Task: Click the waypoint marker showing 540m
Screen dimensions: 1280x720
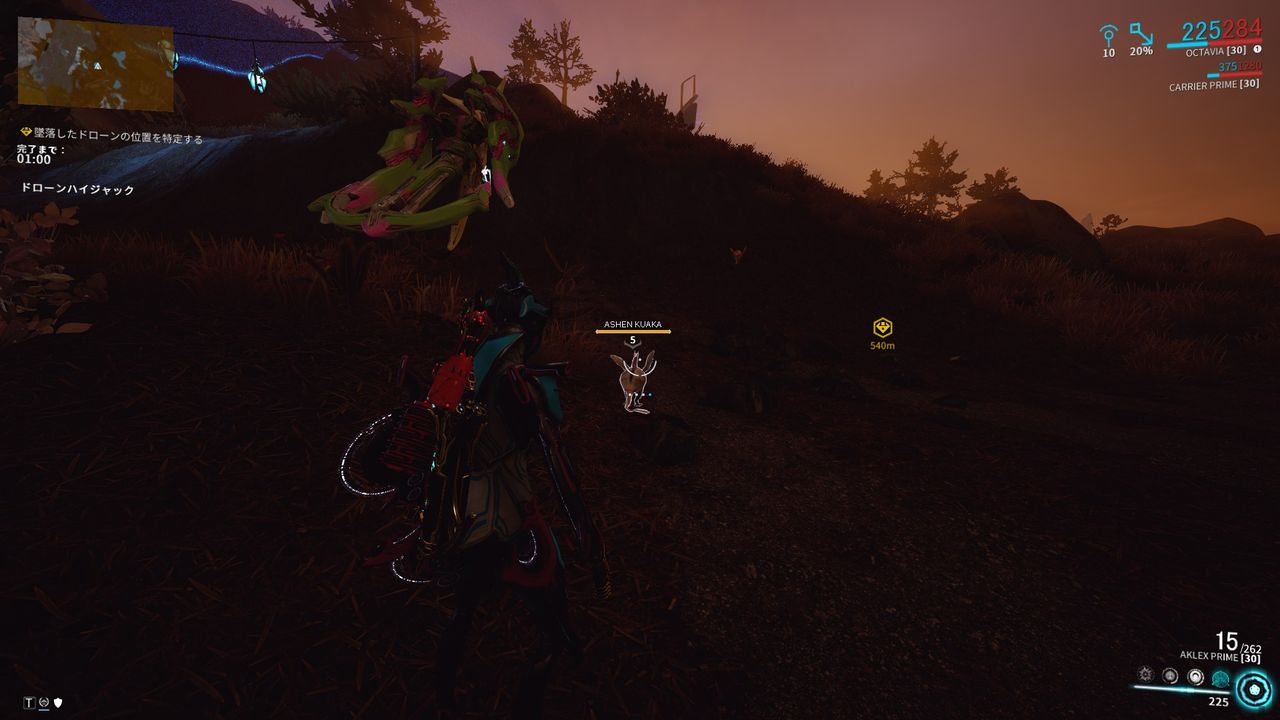Action: [x=884, y=327]
